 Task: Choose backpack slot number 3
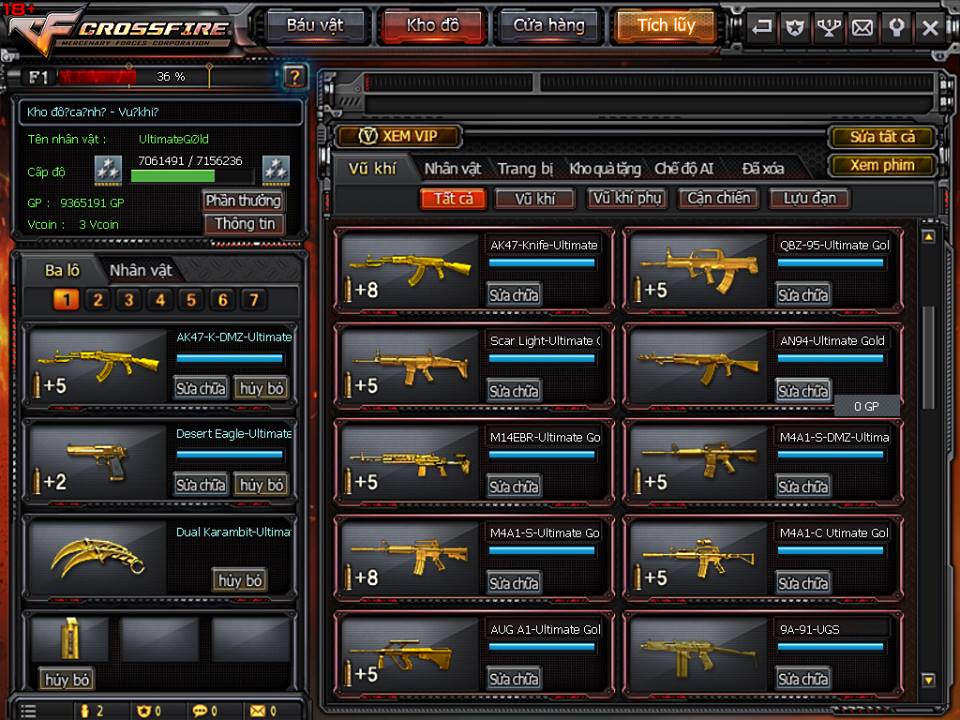tap(128, 300)
